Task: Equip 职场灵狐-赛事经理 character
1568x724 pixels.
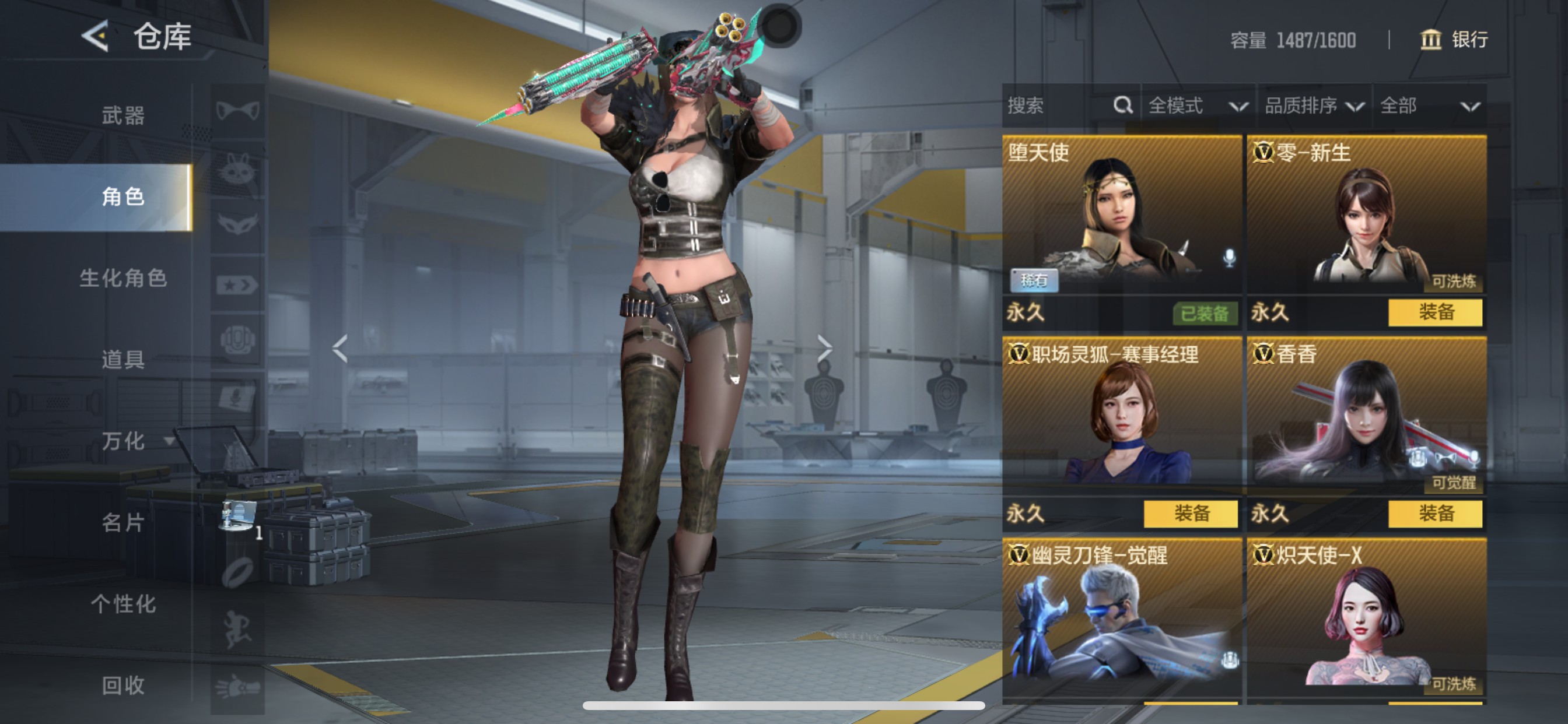Action: tap(1190, 514)
